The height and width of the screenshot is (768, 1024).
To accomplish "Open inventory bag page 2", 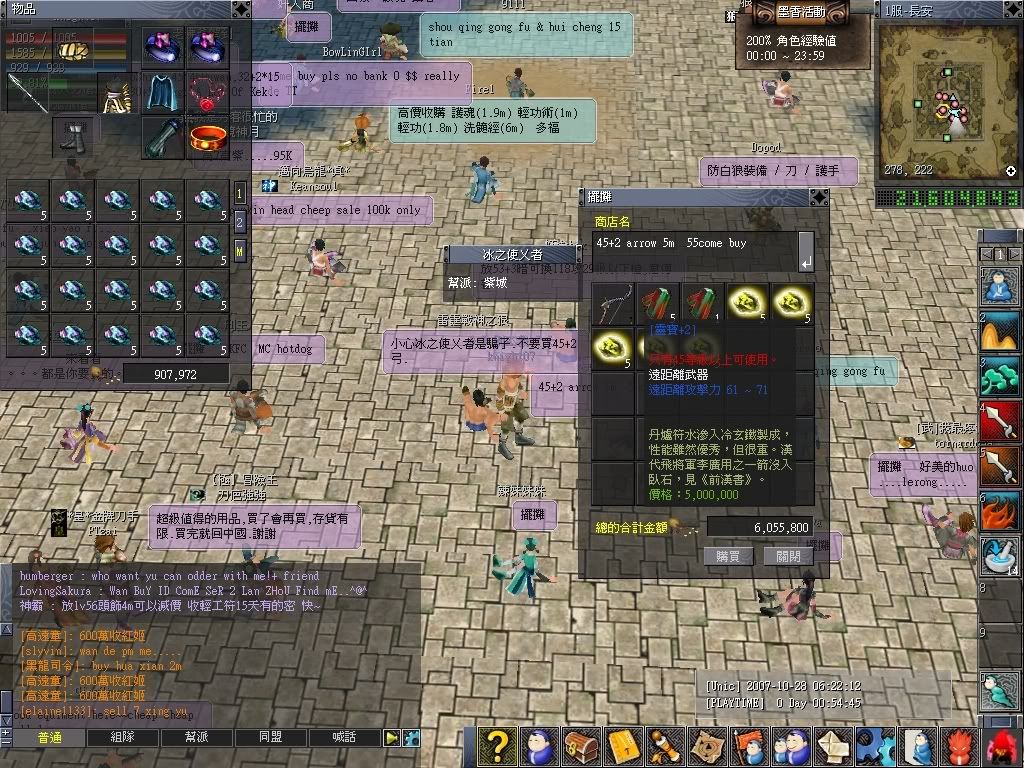I will 240,221.
